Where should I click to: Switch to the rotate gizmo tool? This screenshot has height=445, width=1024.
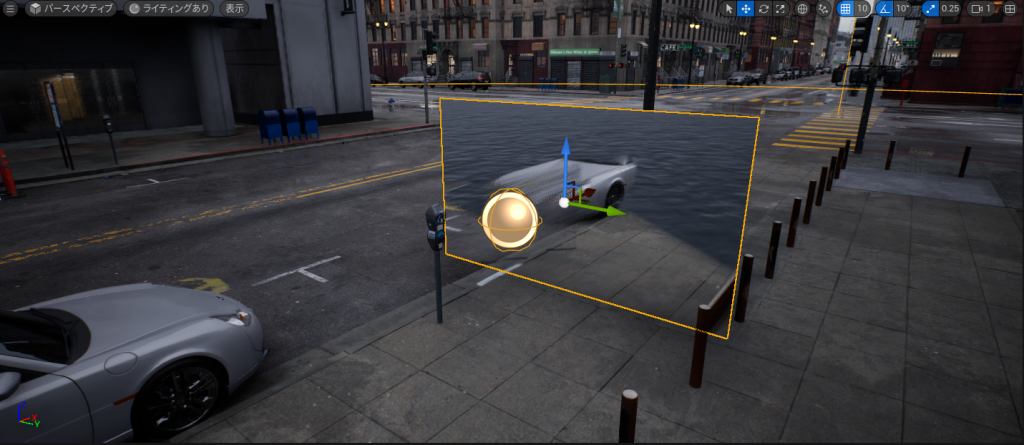pos(763,8)
